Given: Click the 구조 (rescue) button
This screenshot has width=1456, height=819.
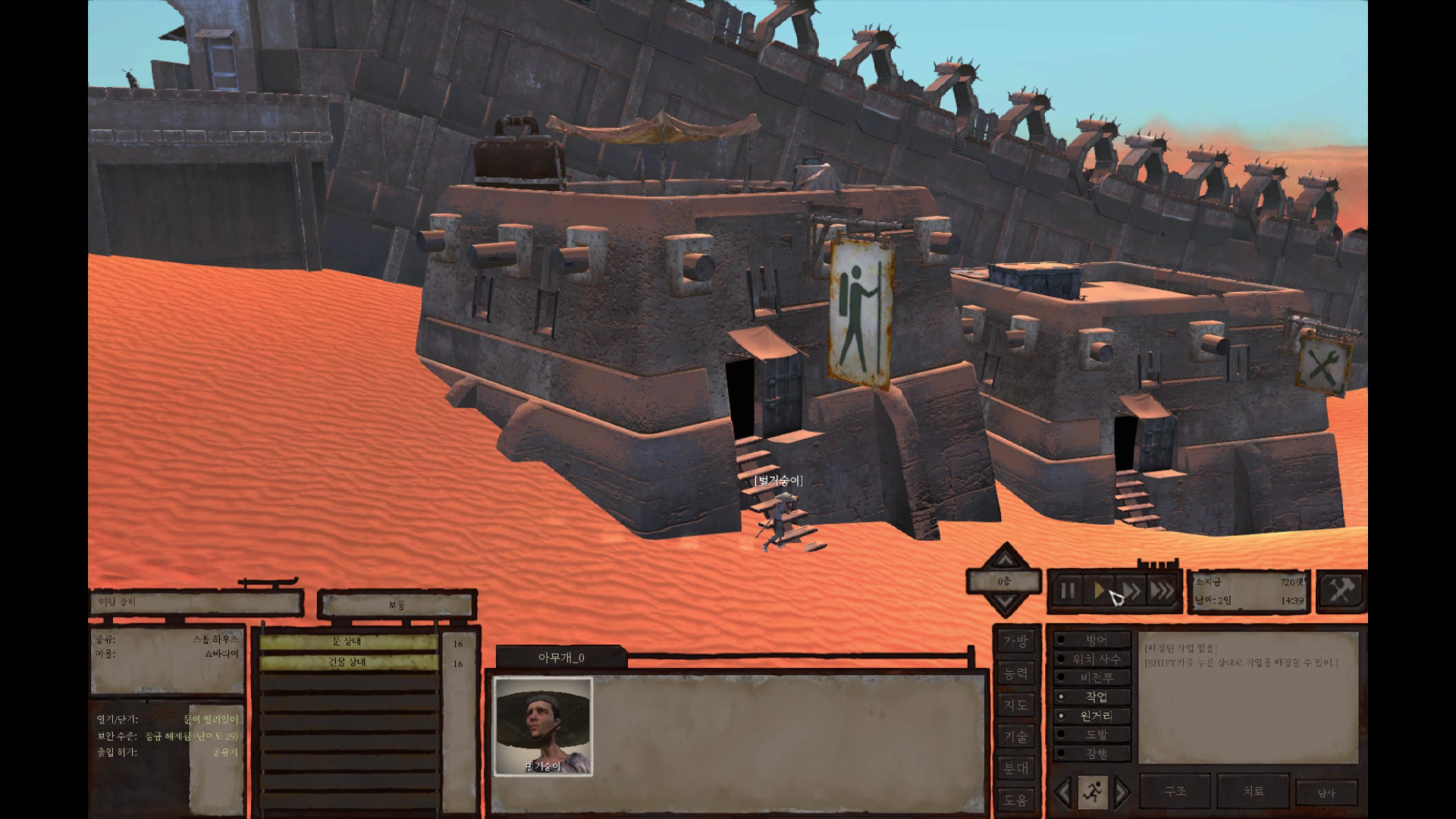Looking at the screenshot, I should pos(1175,791).
